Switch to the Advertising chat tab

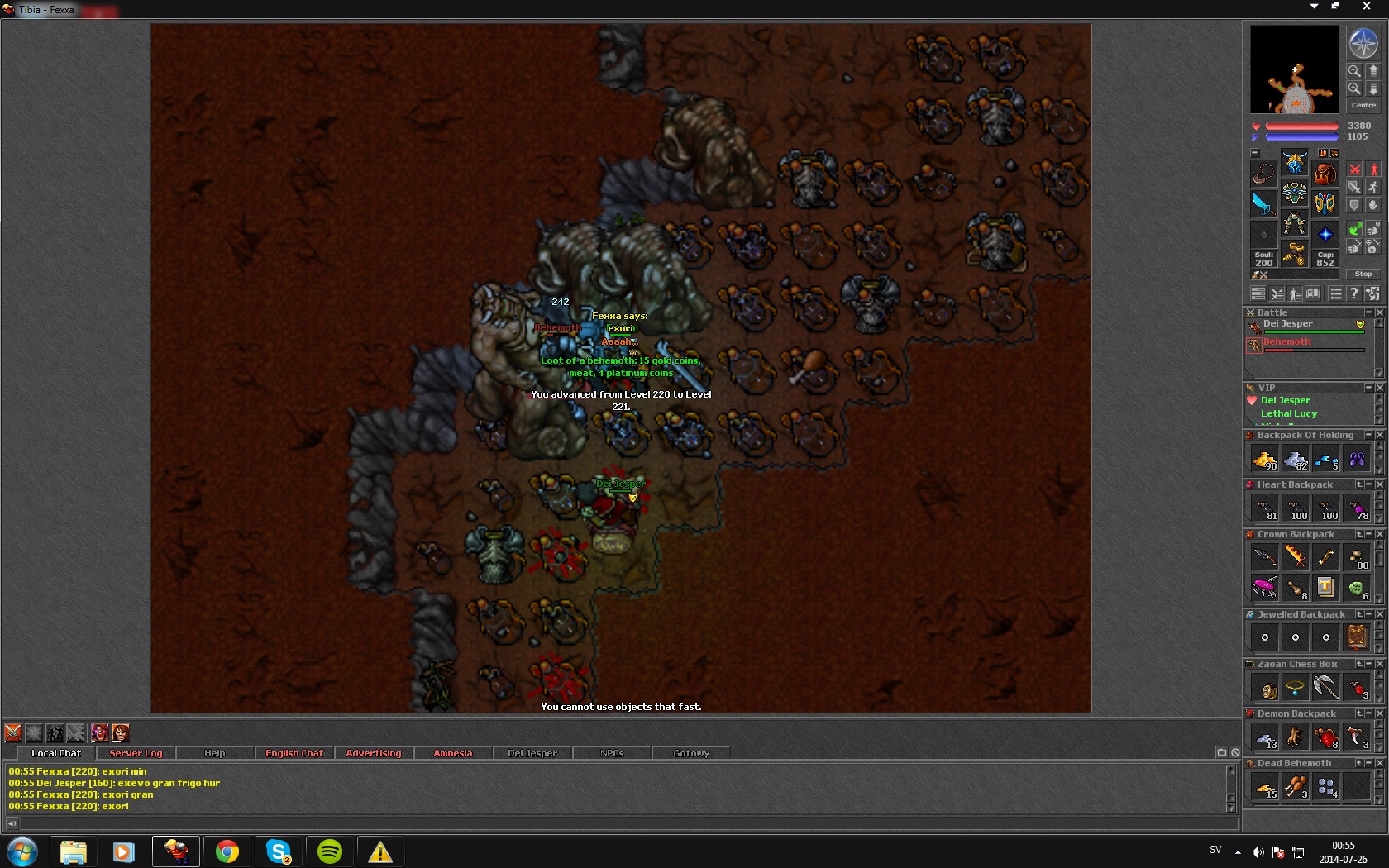click(x=374, y=753)
